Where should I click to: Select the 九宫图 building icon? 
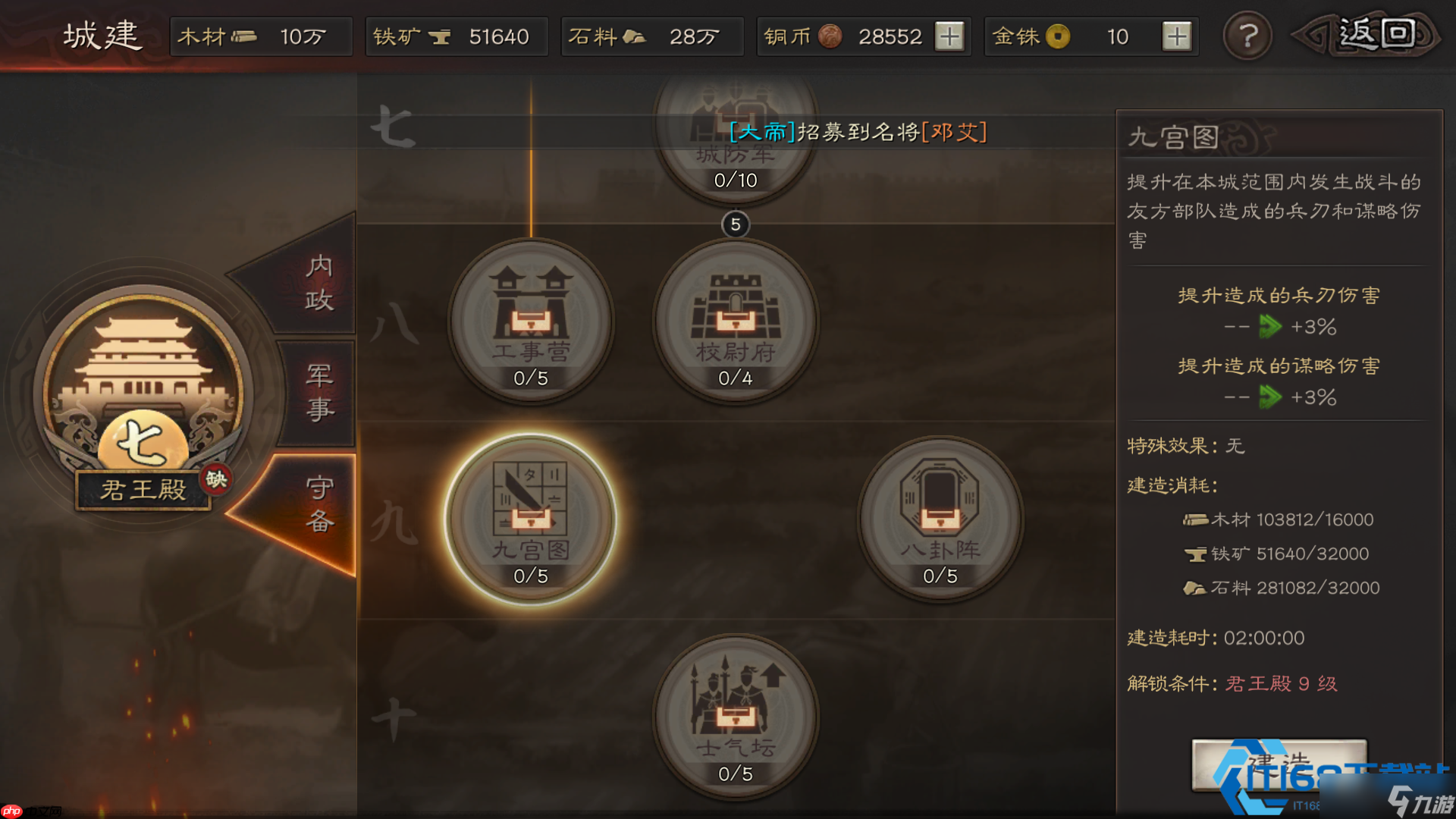click(x=531, y=516)
